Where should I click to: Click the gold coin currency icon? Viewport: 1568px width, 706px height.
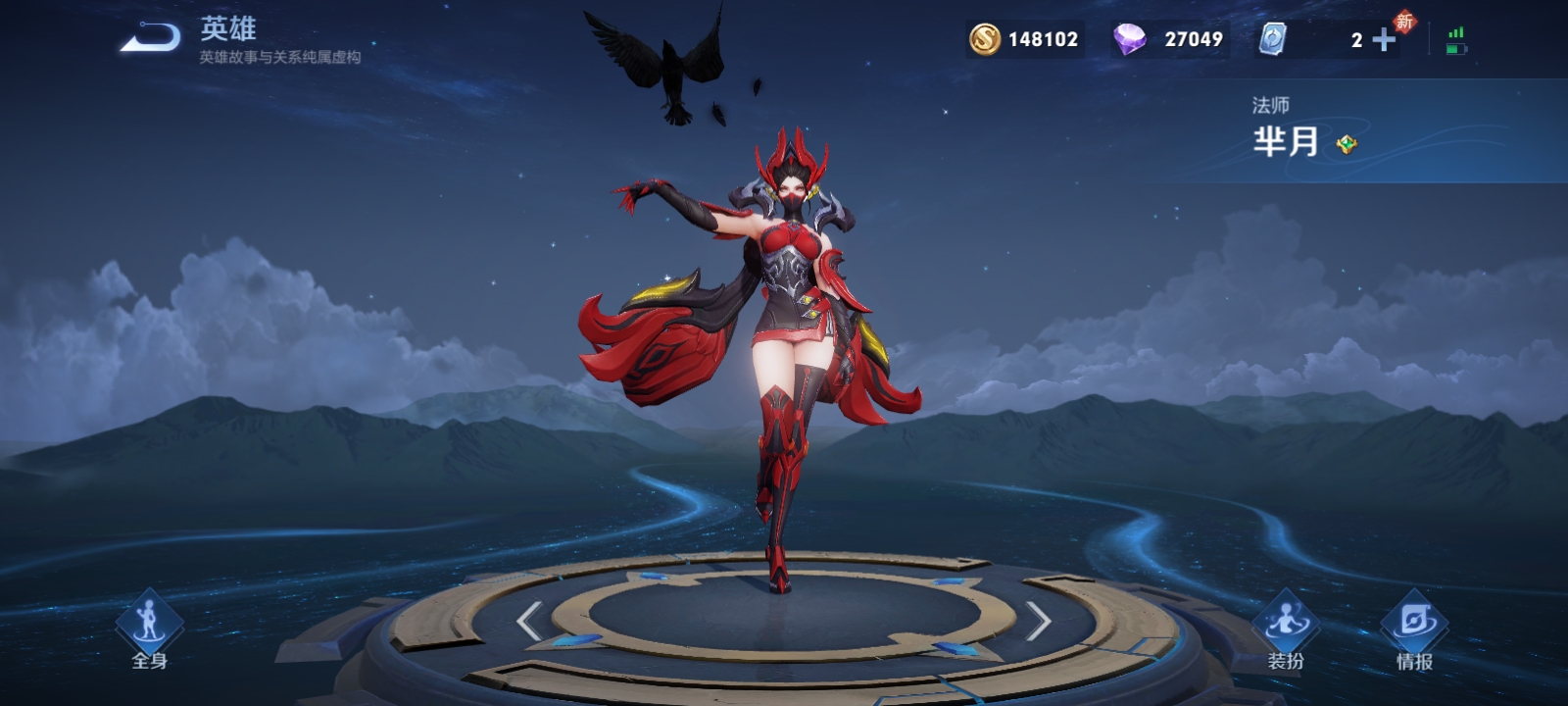(x=985, y=39)
